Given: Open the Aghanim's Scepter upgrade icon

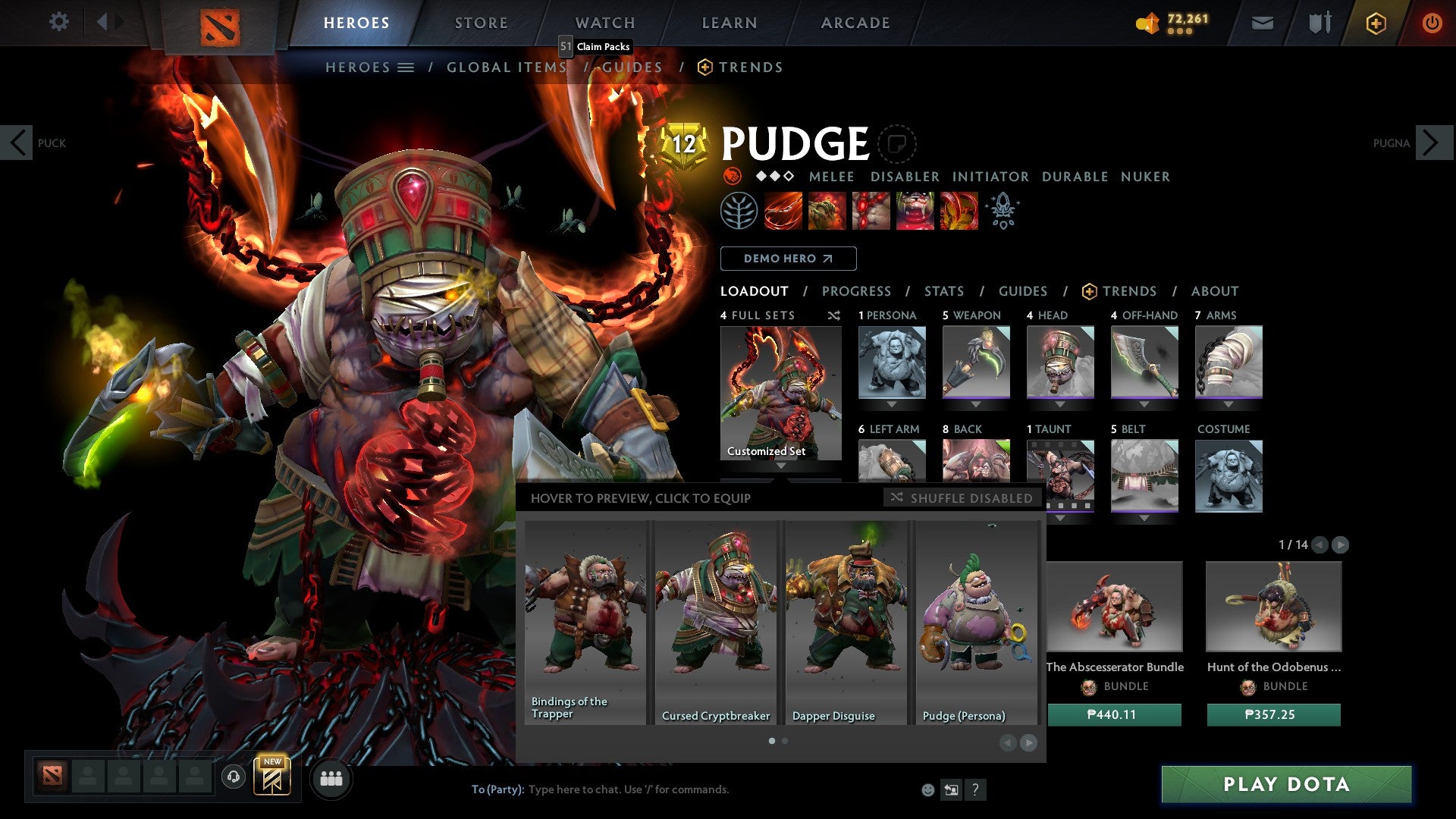Looking at the screenshot, I should pyautogui.click(x=1003, y=211).
